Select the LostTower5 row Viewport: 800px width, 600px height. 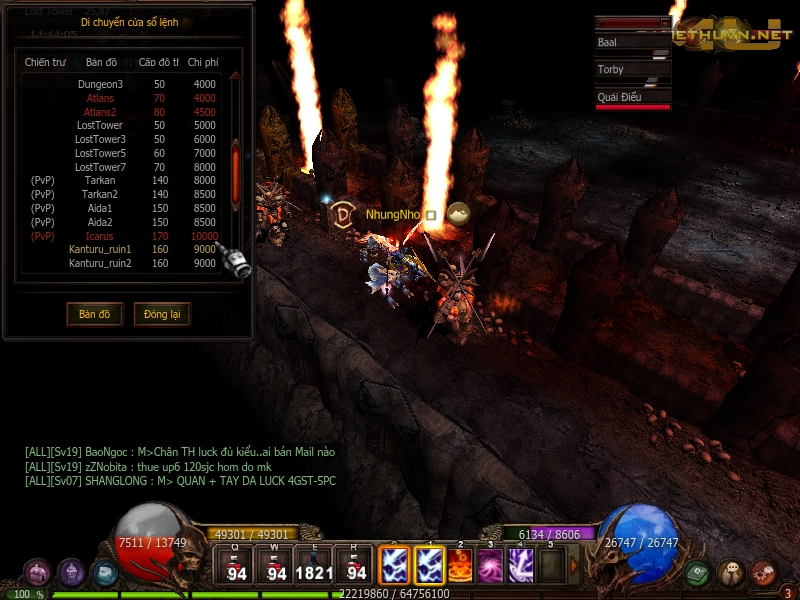(100, 153)
